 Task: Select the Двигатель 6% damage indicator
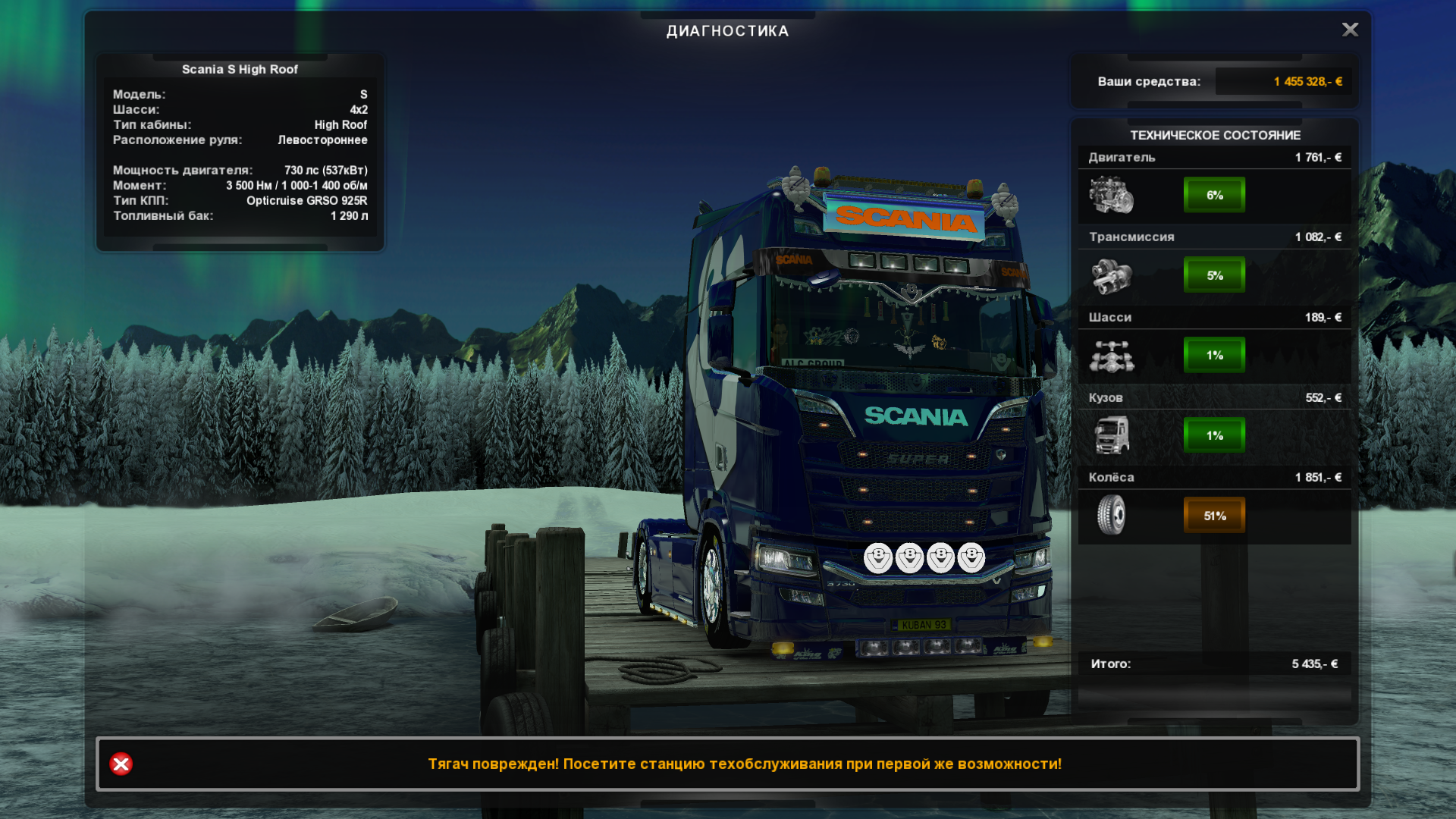1214,195
